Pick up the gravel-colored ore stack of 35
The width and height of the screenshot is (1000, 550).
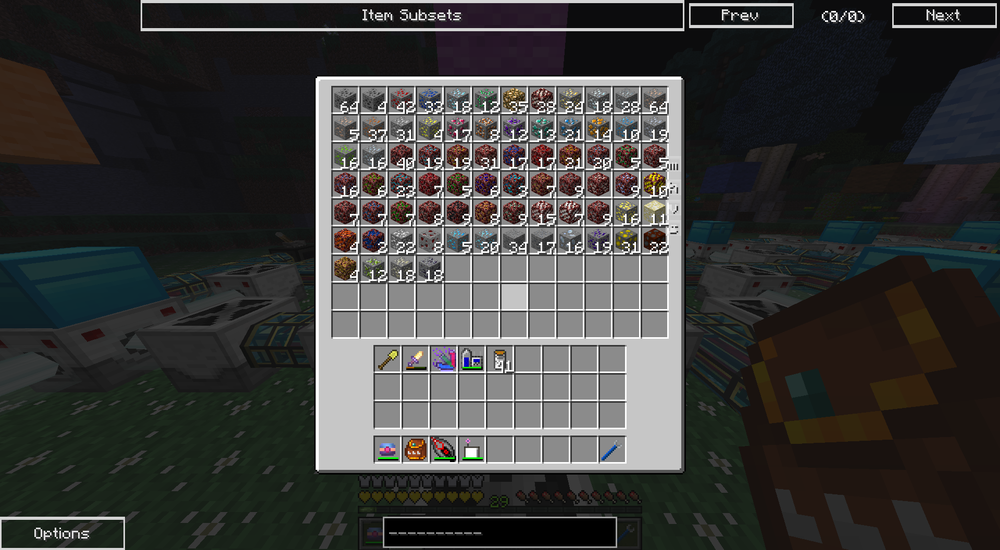coord(514,100)
